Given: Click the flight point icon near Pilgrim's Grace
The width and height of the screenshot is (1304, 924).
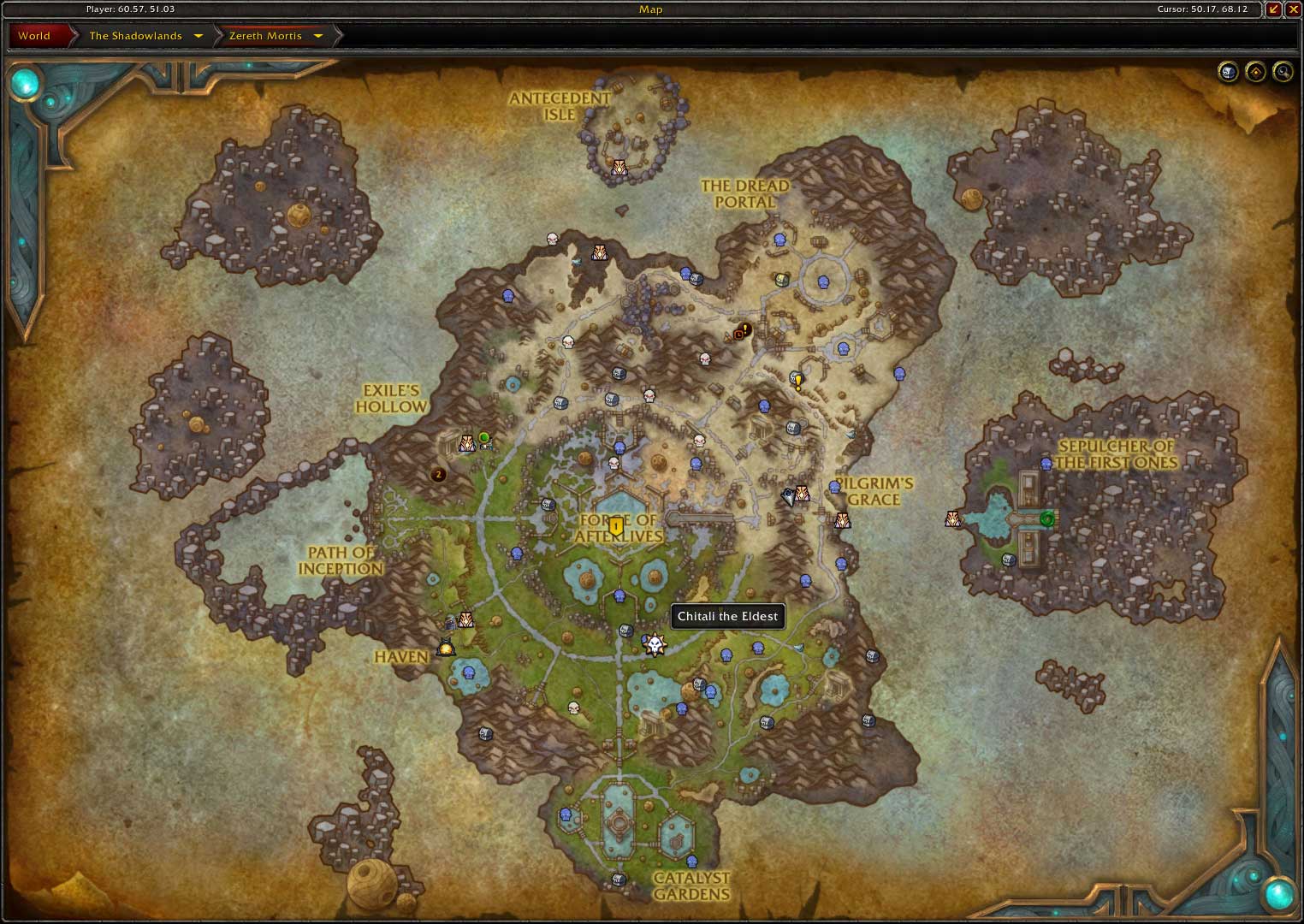Looking at the screenshot, I should click(842, 521).
